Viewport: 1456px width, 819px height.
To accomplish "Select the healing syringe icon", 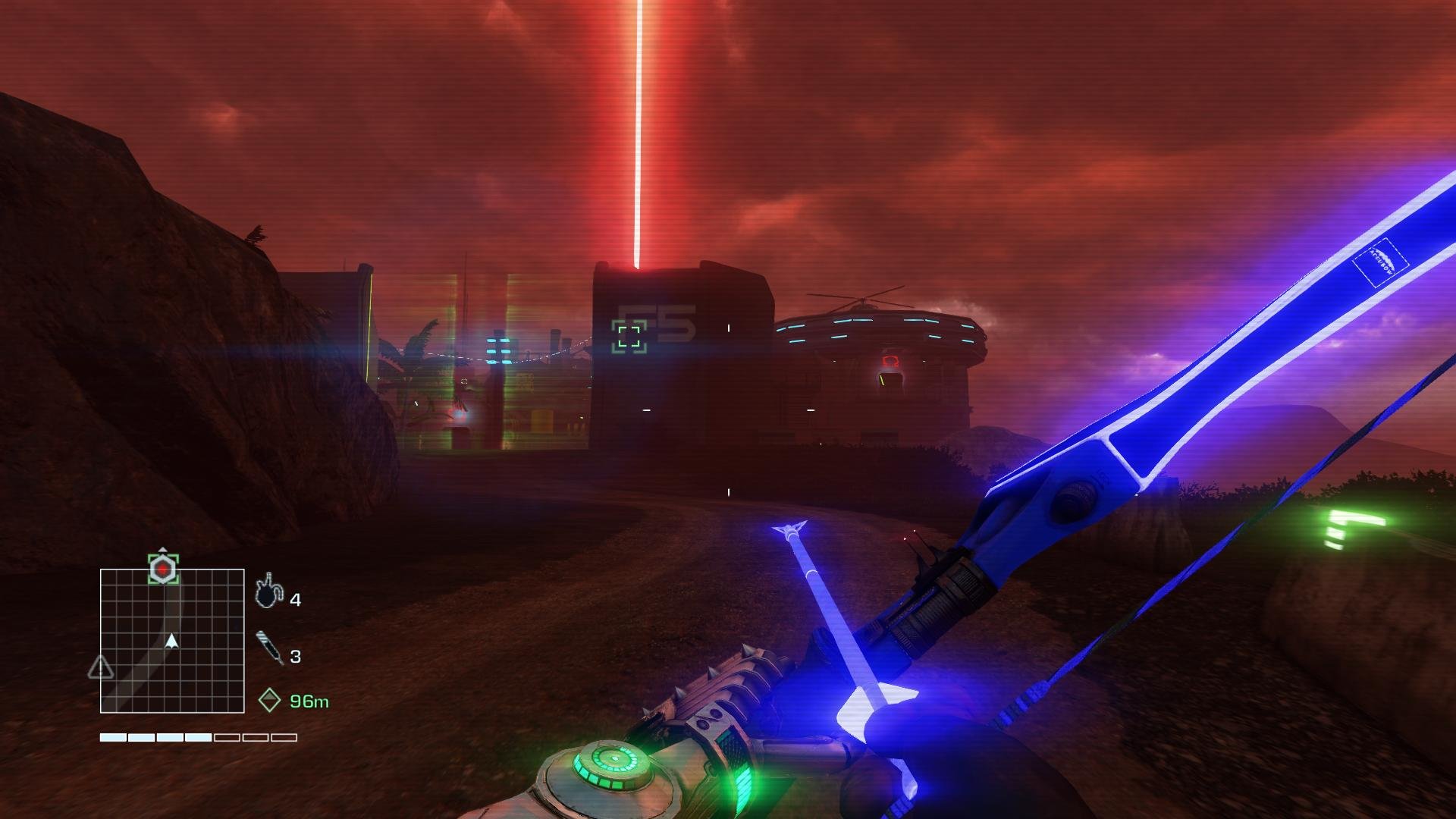I will pyautogui.click(x=269, y=647).
